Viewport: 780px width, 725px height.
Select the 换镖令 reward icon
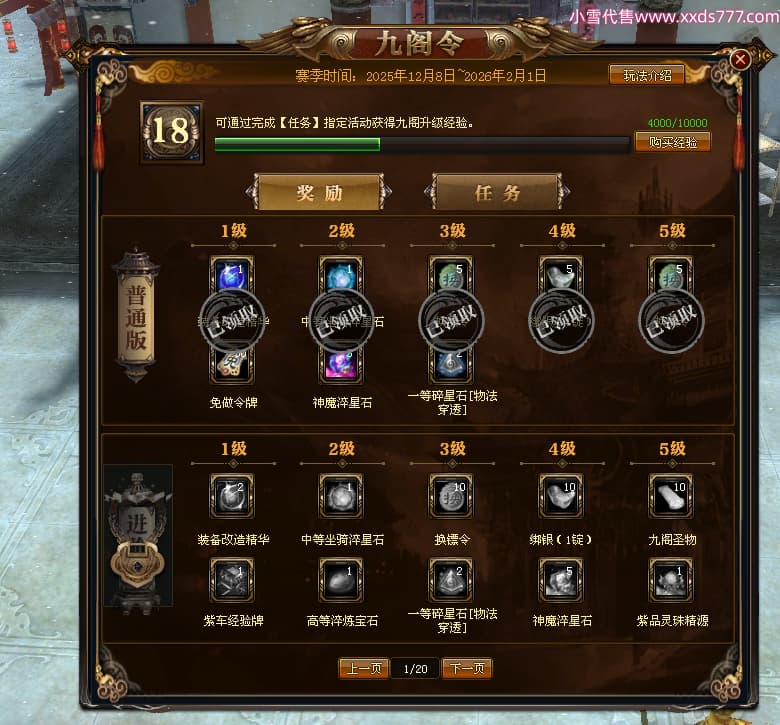coord(451,495)
